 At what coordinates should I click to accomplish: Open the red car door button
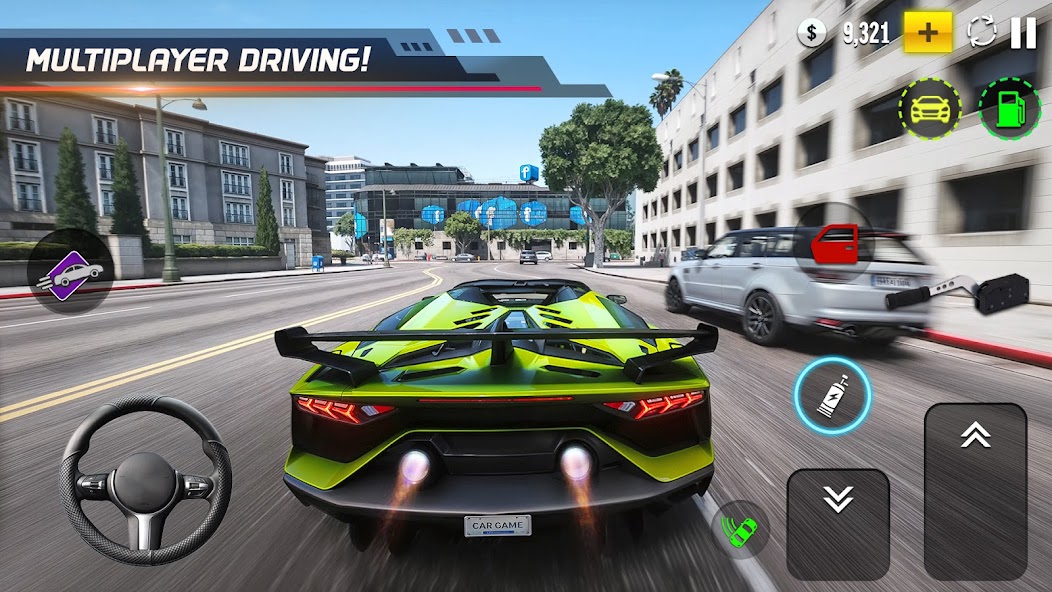pos(834,243)
